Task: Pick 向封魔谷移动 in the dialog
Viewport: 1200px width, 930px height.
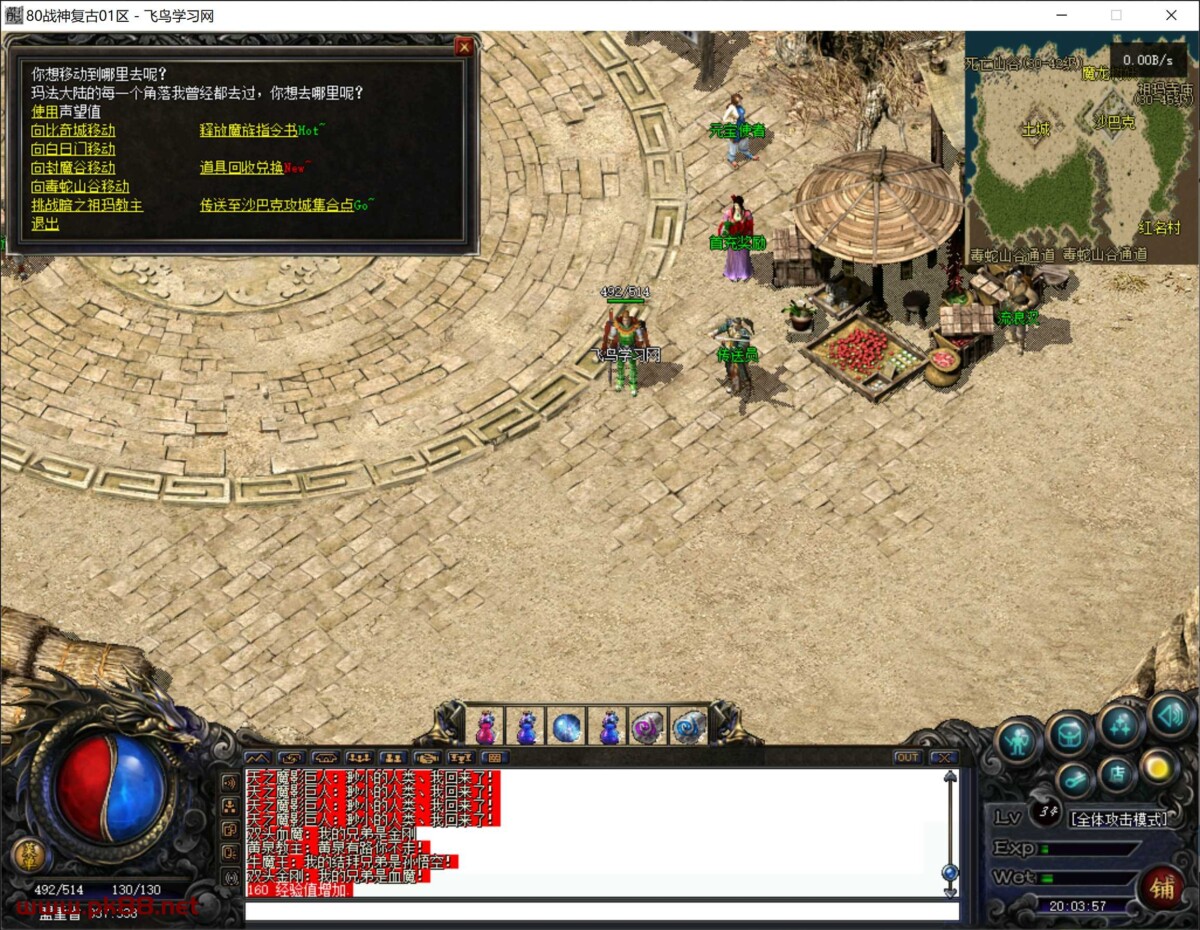Action: click(73, 168)
